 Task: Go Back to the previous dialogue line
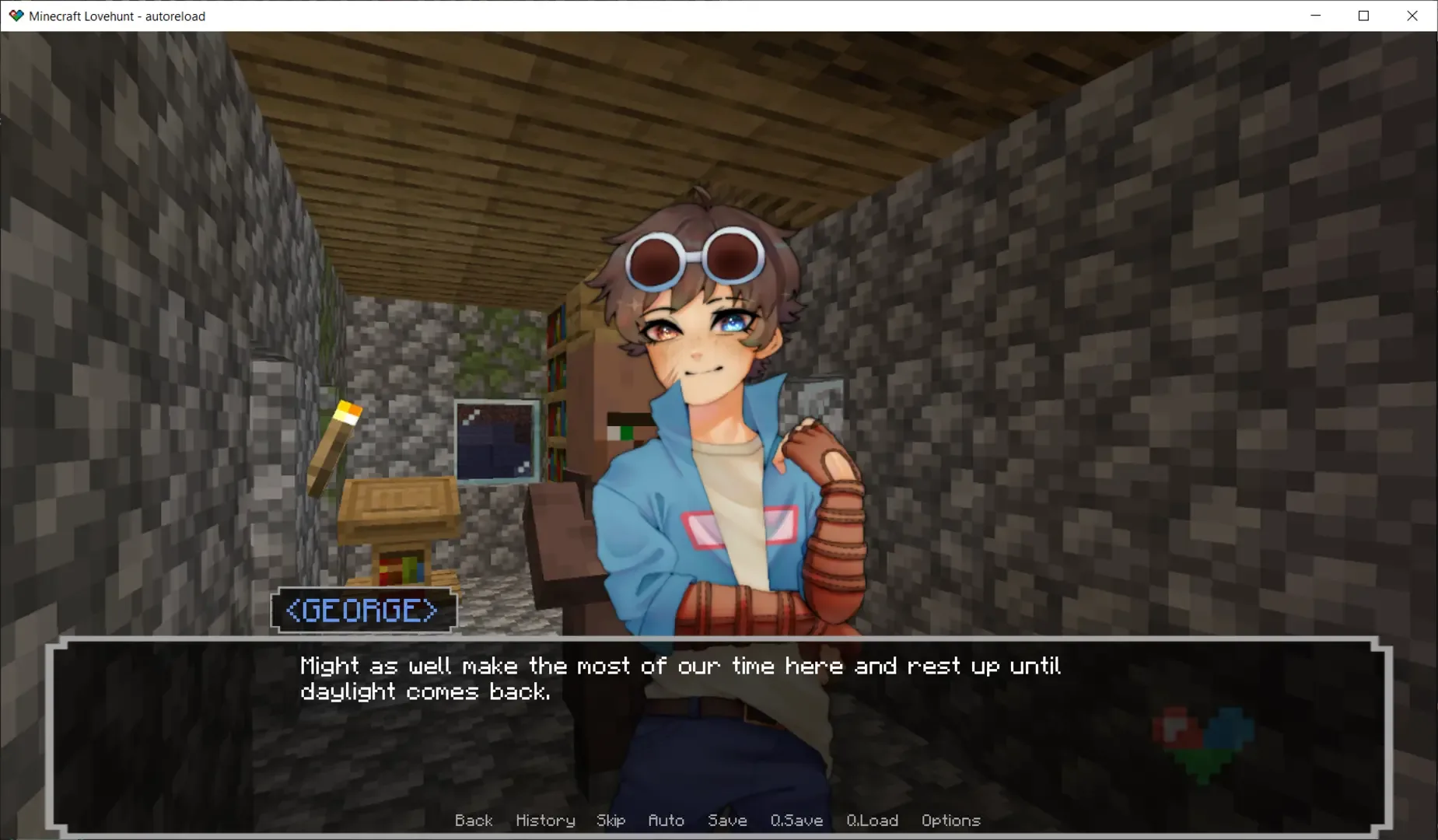(474, 821)
